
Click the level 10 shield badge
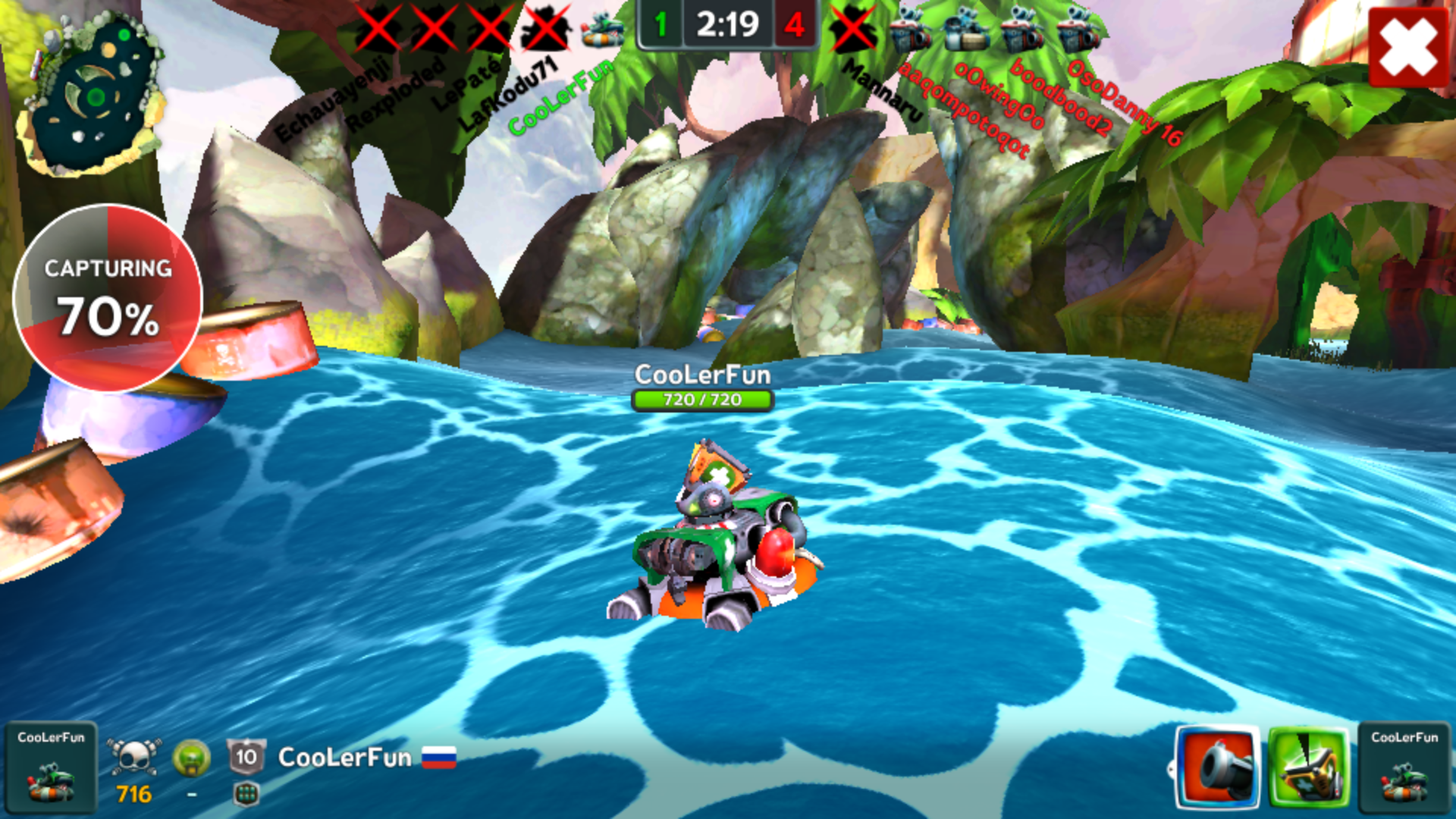click(x=246, y=756)
